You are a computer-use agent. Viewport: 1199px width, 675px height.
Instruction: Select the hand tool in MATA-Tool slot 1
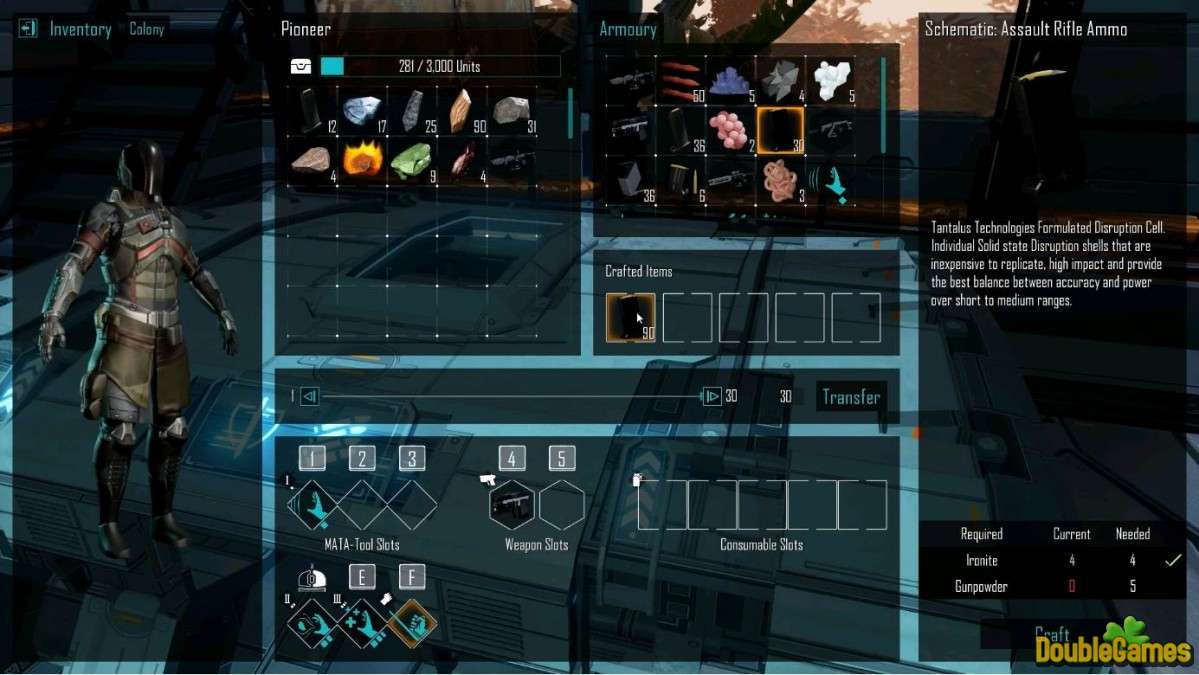pyautogui.click(x=313, y=505)
